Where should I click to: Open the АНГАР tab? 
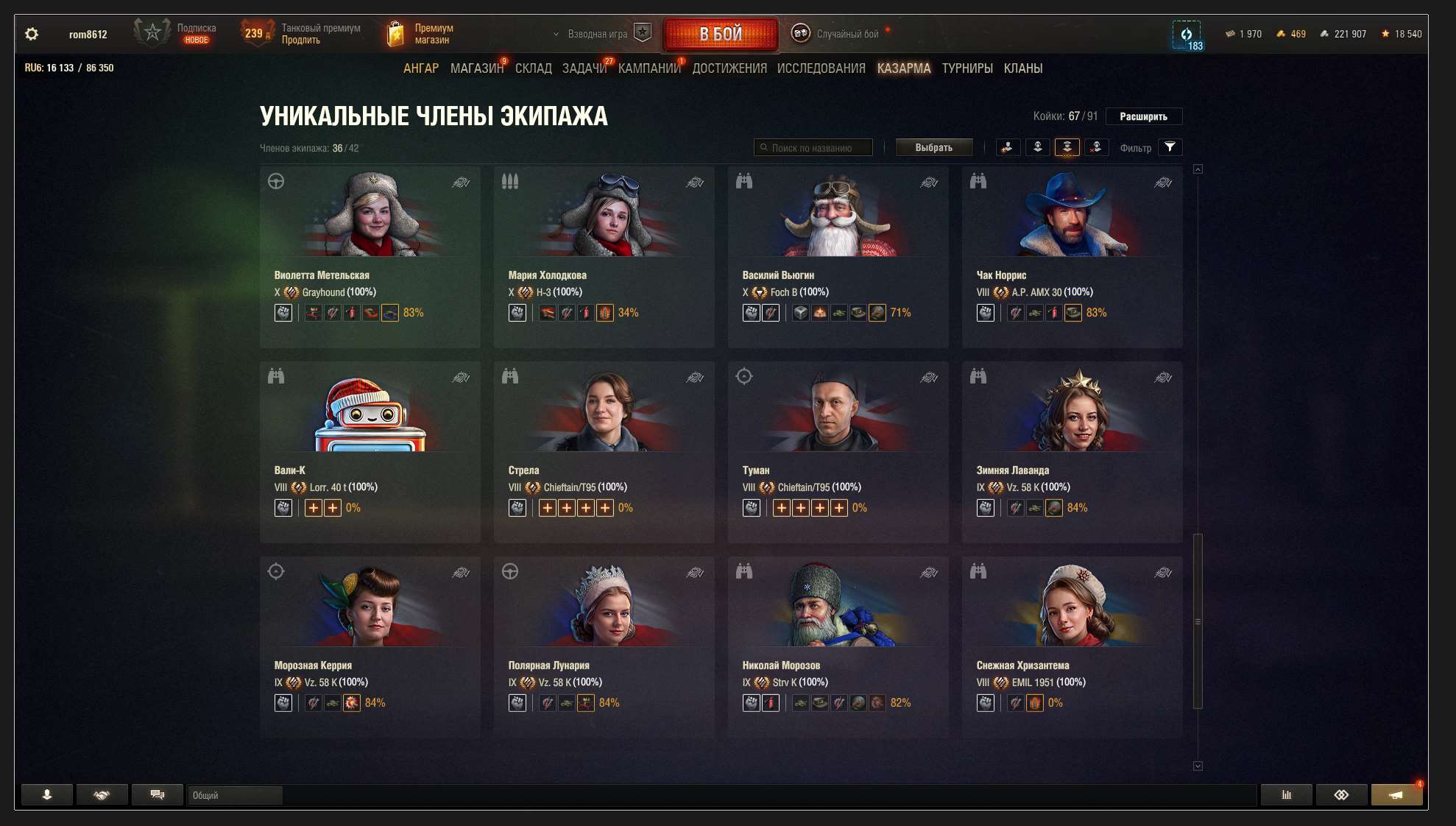click(420, 68)
